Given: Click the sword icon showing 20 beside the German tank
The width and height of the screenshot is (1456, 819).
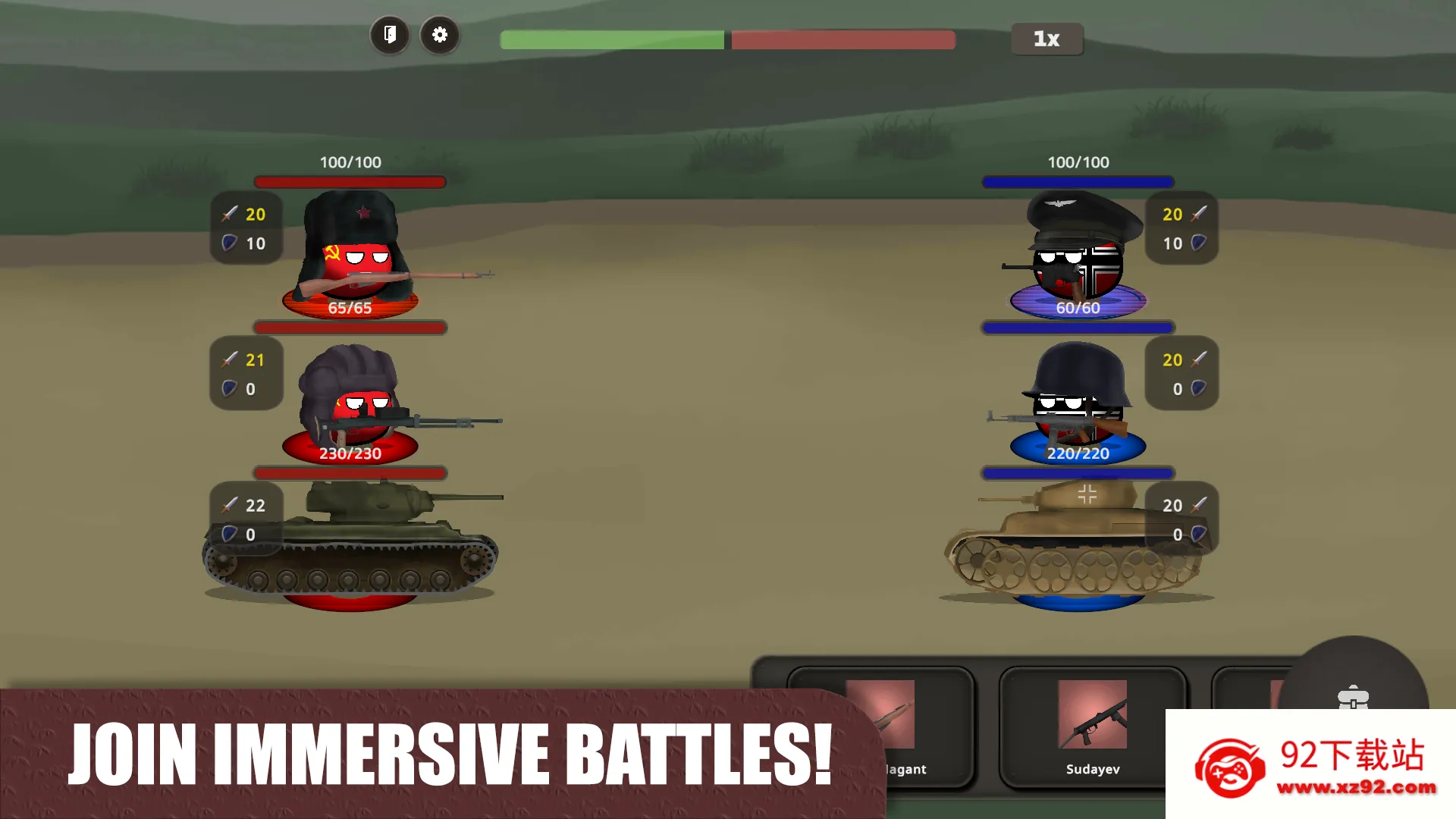Looking at the screenshot, I should click(1197, 505).
